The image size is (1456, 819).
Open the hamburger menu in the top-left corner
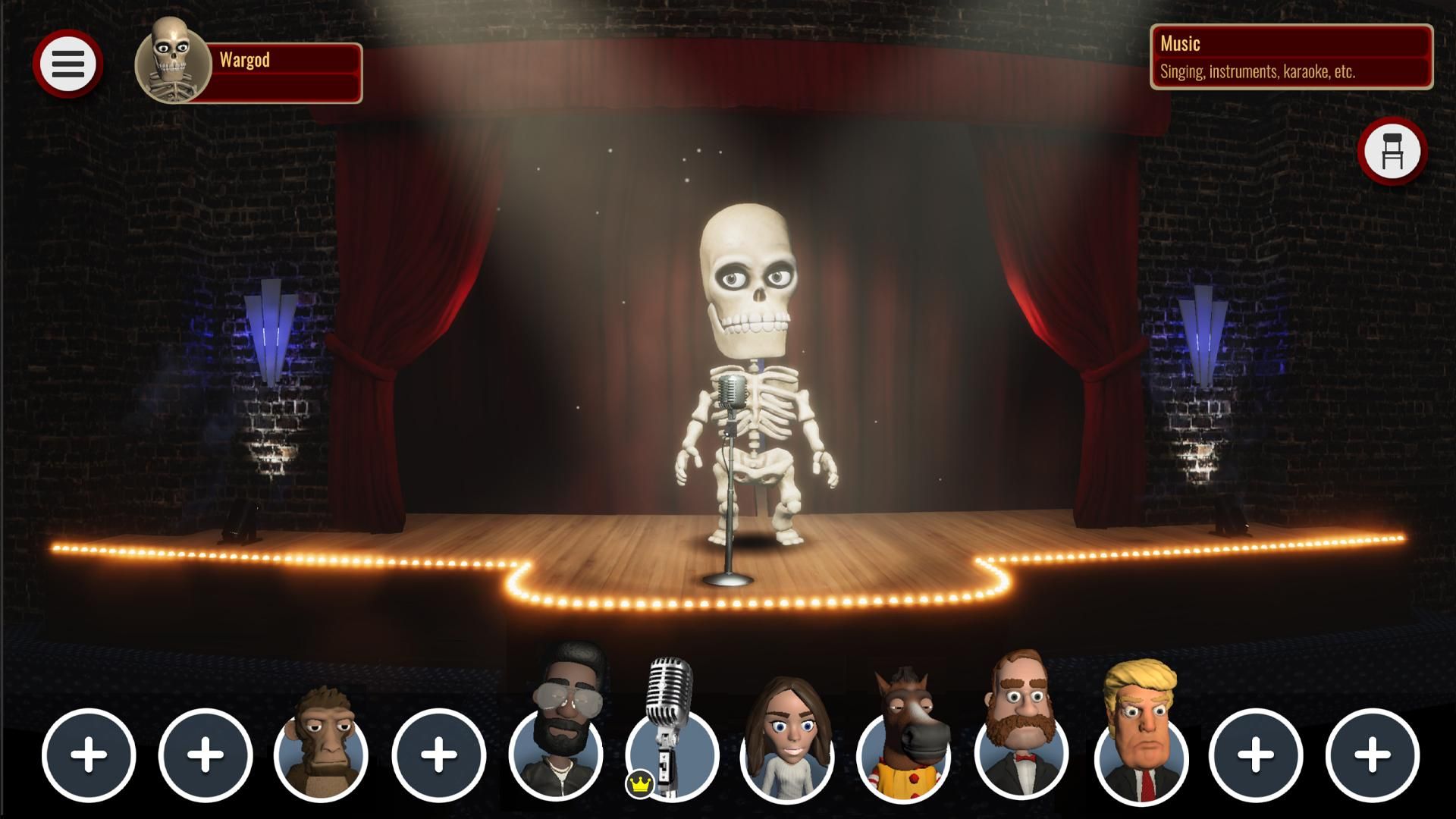[68, 63]
